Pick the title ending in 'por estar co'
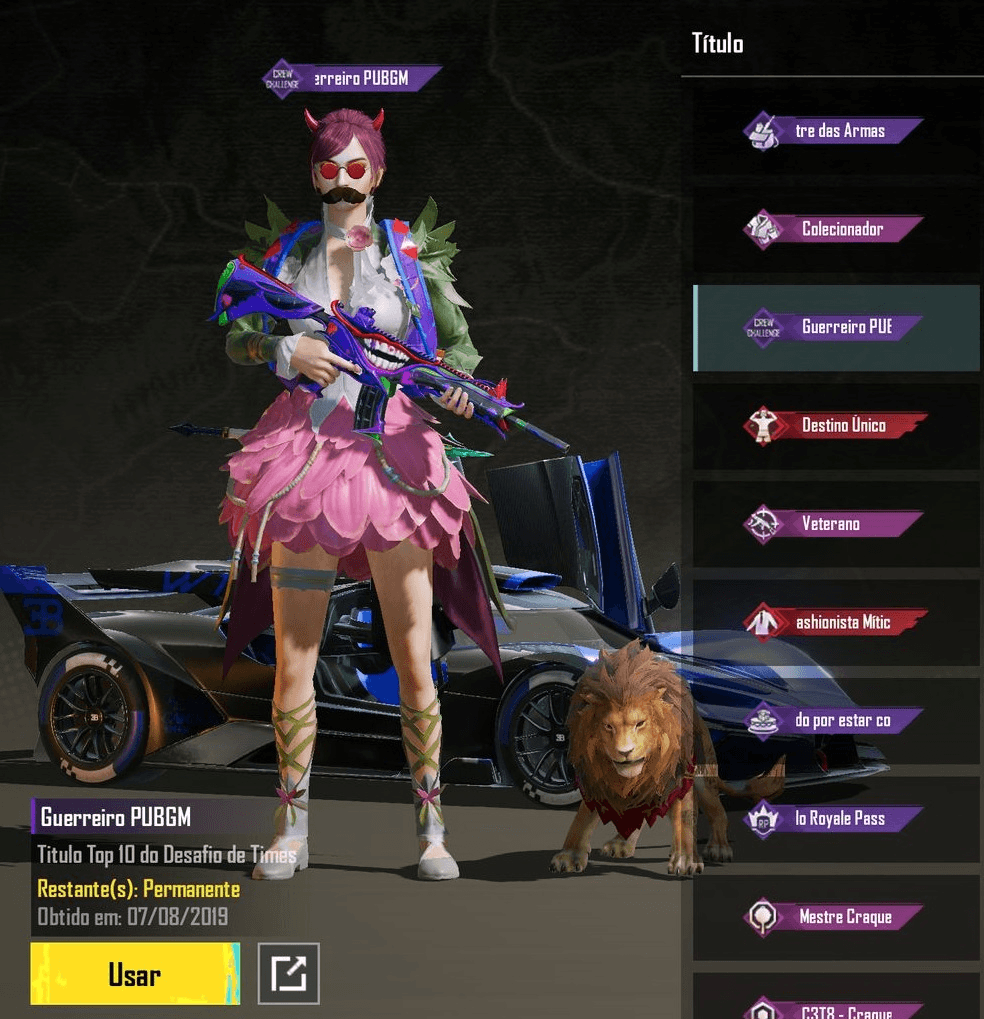Viewport: 984px width, 1019px height. (x=834, y=720)
